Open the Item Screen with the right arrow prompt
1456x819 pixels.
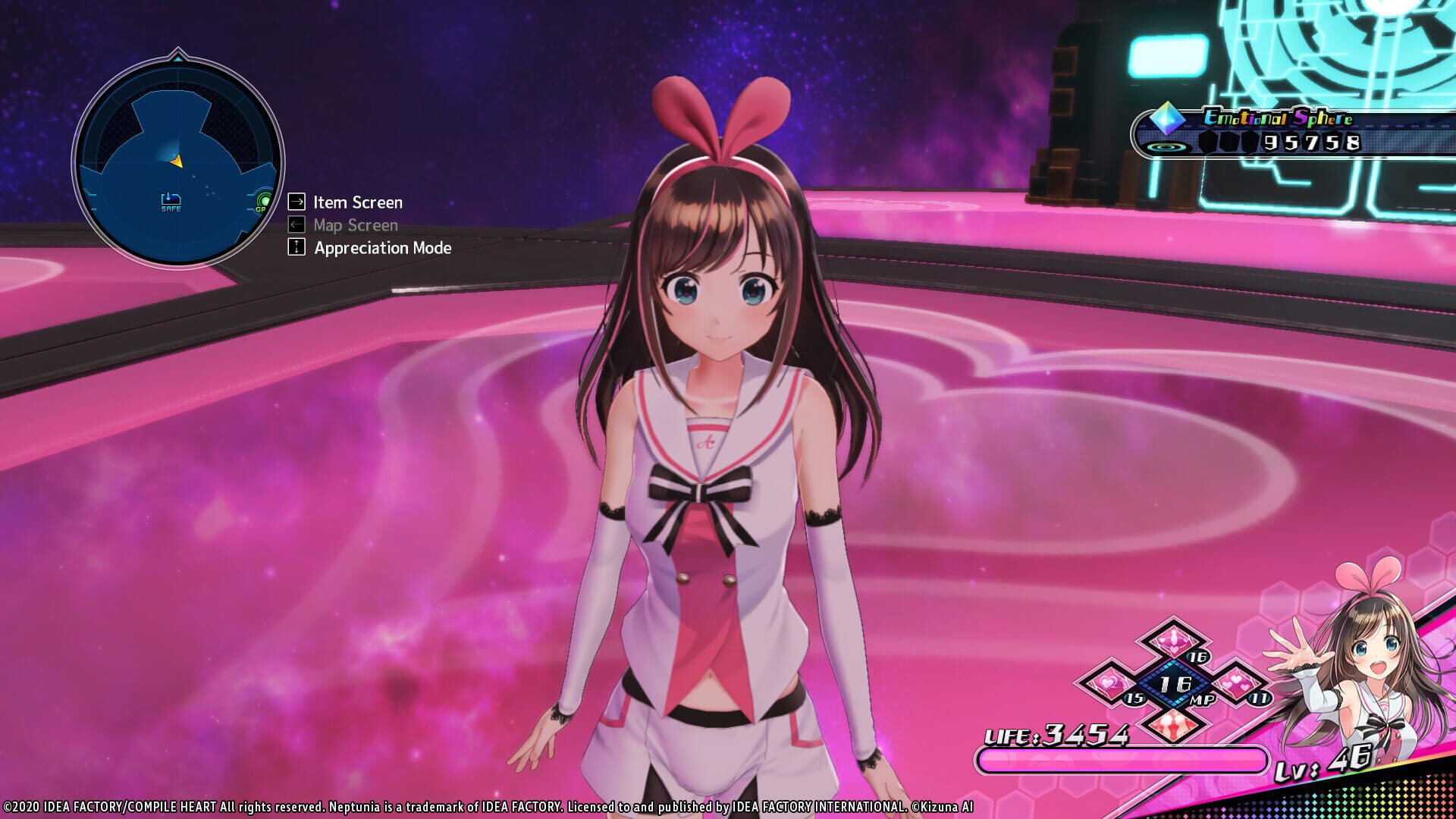coord(295,202)
